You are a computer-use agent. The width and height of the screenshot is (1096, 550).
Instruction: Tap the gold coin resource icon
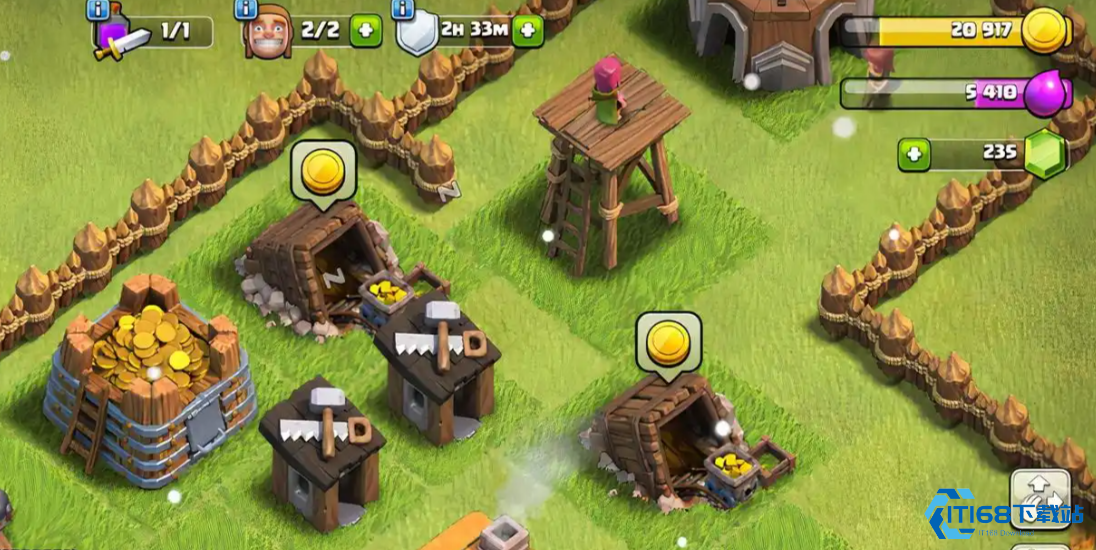1045,31
